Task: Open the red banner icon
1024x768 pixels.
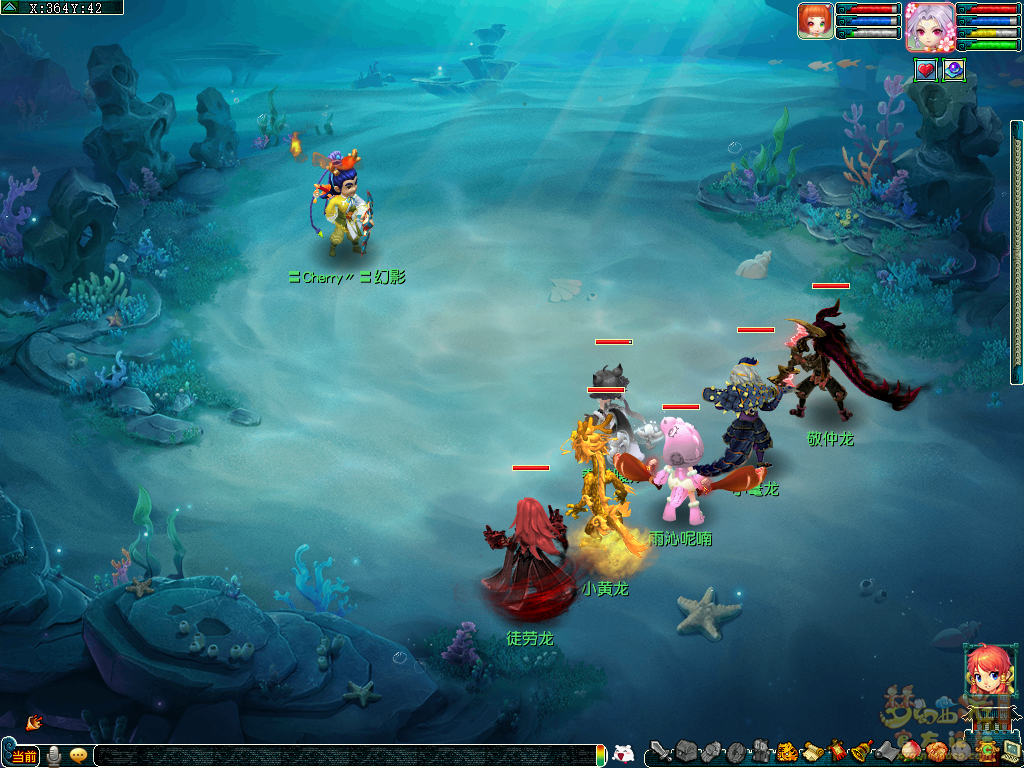Action: 837,751
